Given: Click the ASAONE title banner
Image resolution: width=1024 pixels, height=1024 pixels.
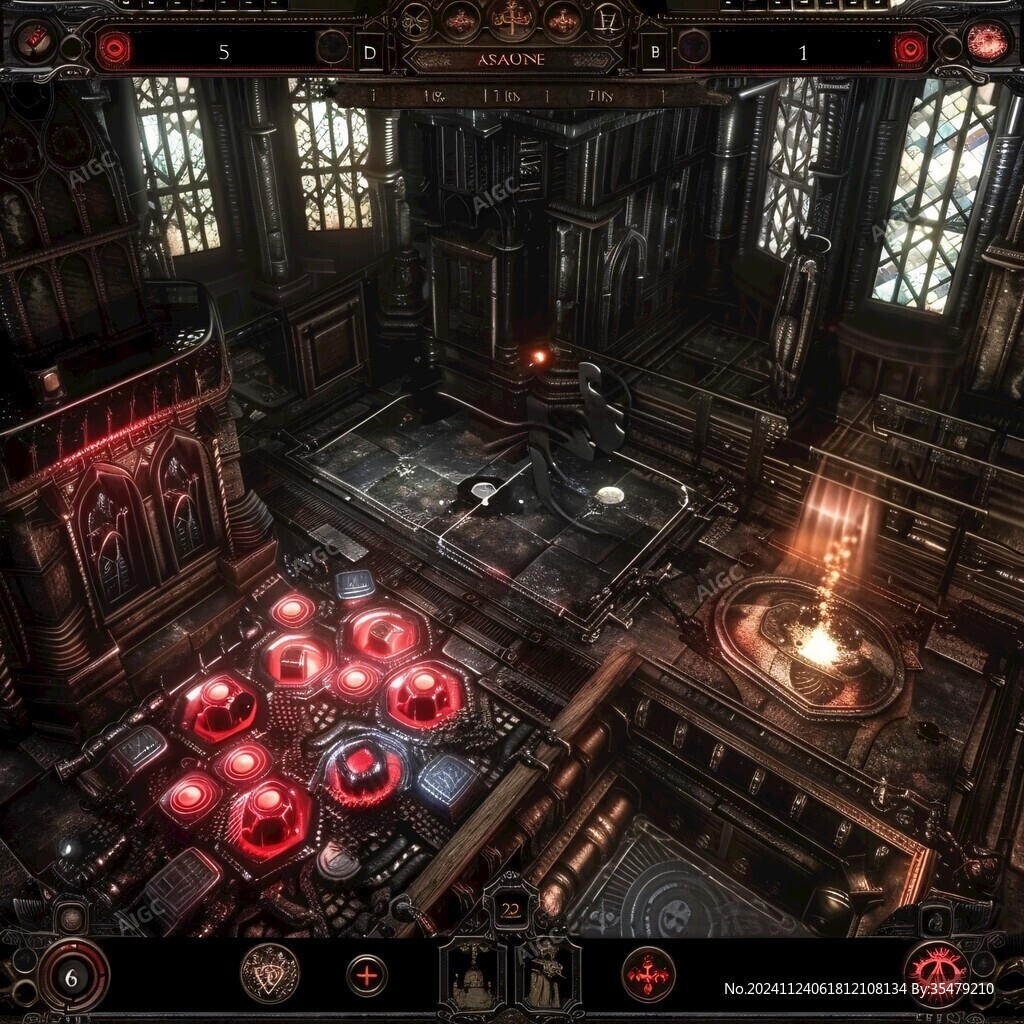Looking at the screenshot, I should (511, 59).
